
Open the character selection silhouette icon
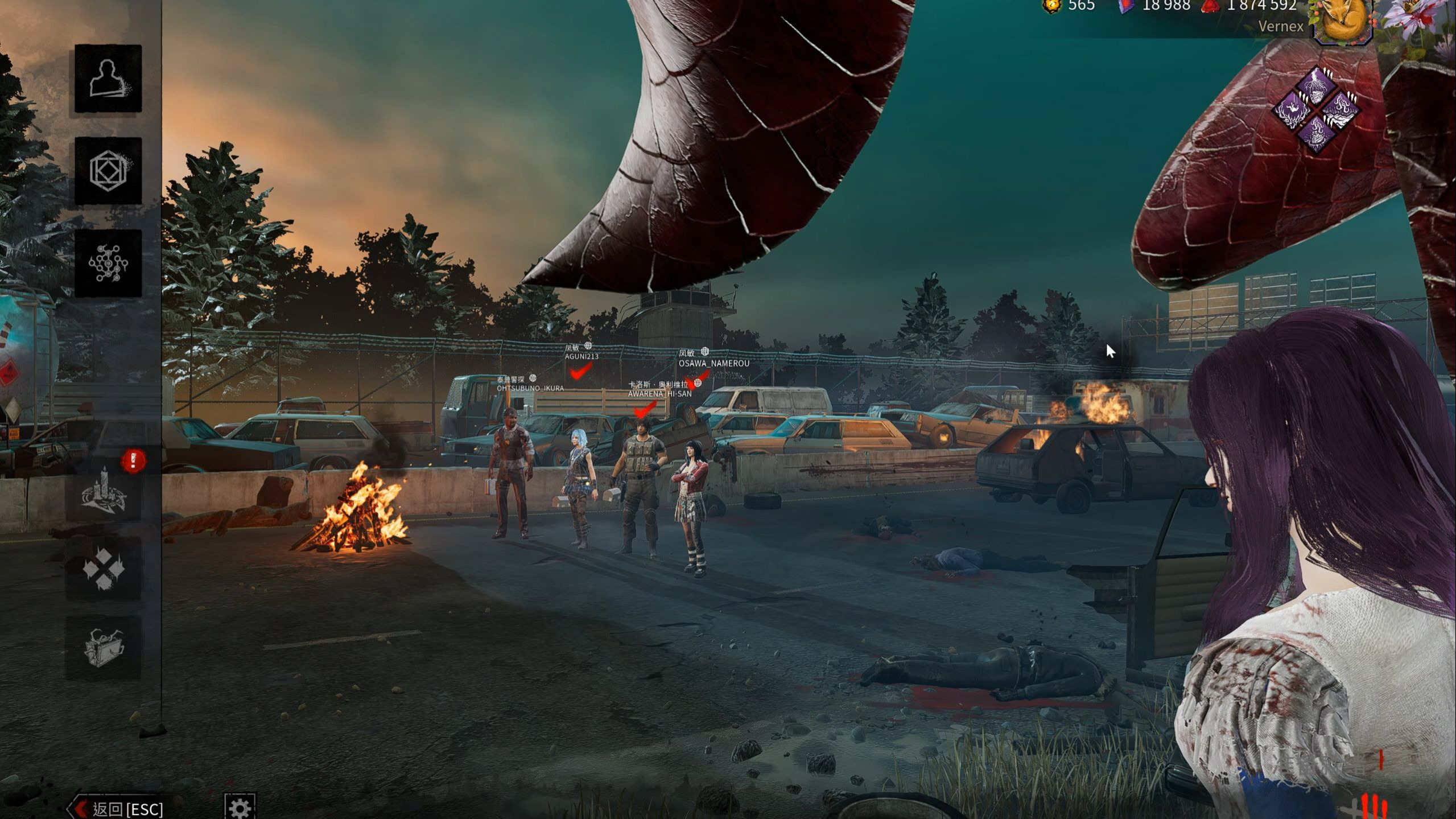click(x=108, y=79)
